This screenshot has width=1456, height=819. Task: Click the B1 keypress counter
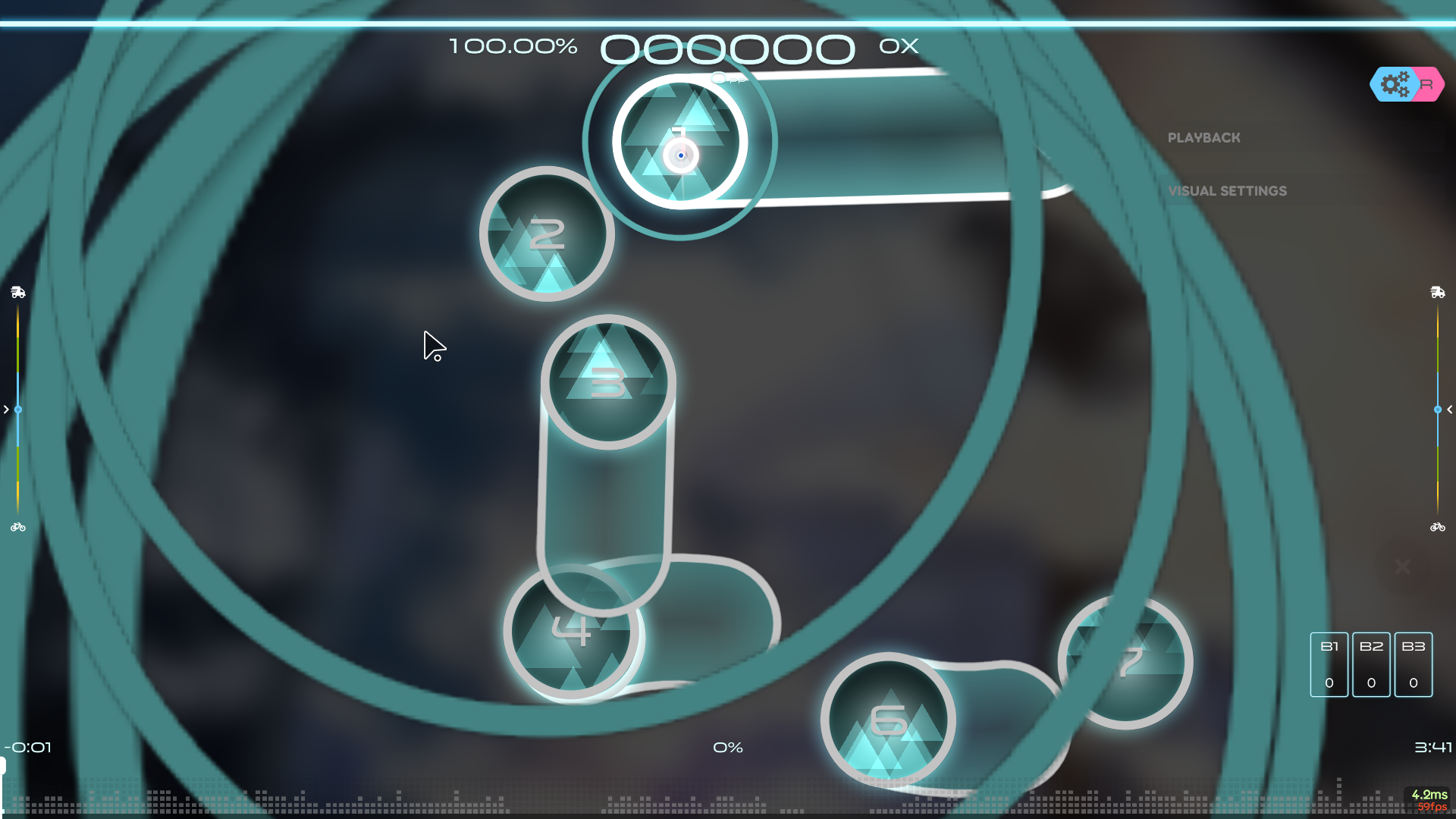[1329, 664]
